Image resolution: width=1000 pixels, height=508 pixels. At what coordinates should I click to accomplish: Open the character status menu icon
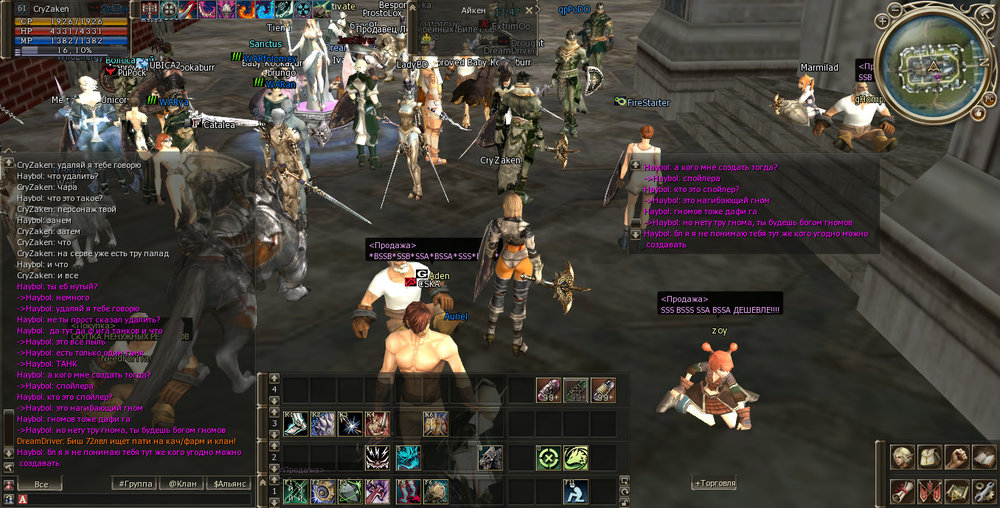coord(903,458)
